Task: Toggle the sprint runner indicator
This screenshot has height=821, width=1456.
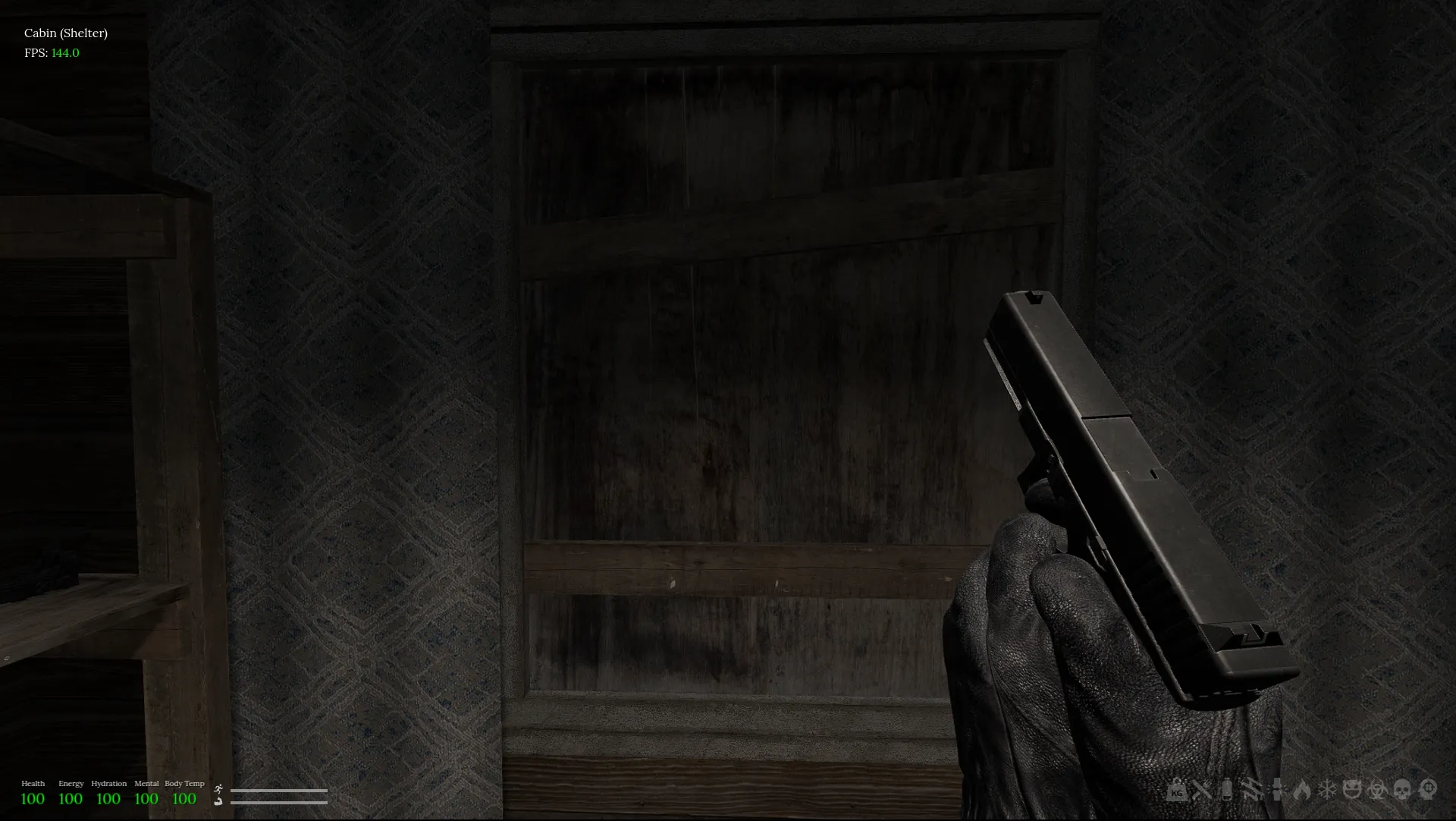Action: tap(219, 789)
